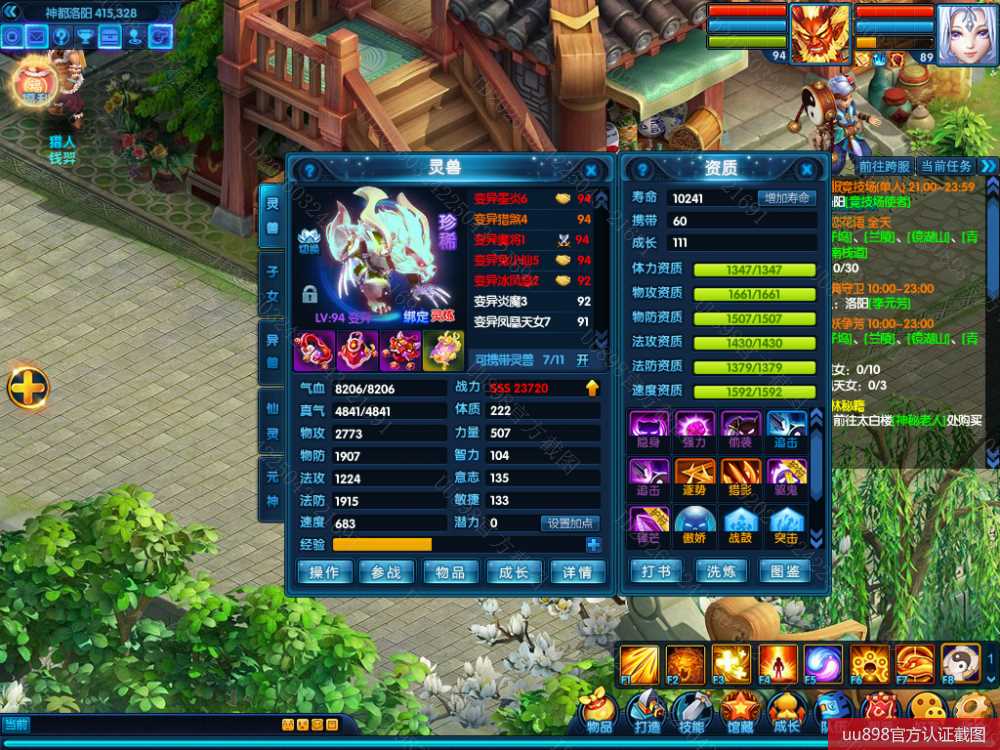
Task: Use the F8 yin-yang skill
Action: click(x=959, y=664)
